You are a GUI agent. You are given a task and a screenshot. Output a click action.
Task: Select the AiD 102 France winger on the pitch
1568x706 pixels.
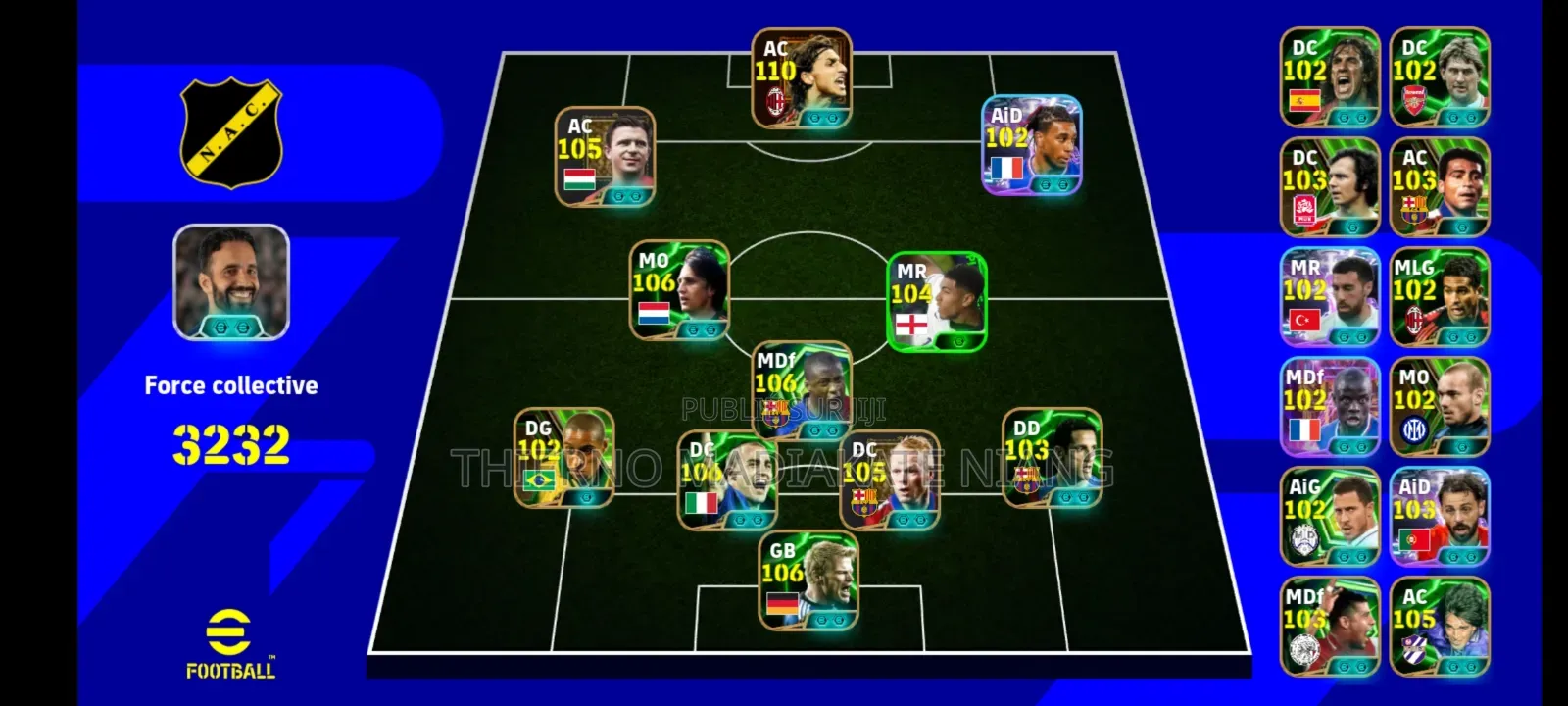(1032, 145)
